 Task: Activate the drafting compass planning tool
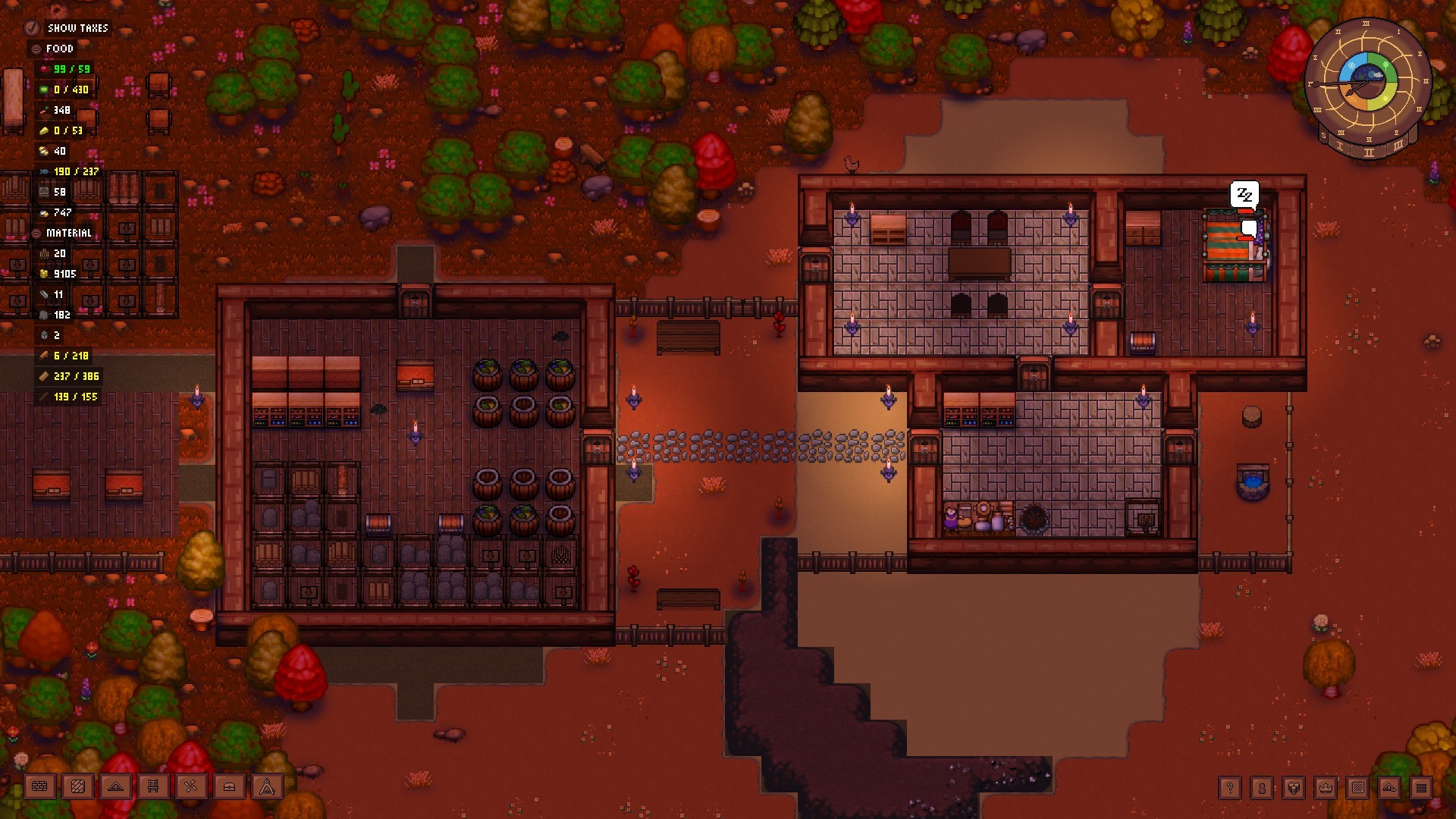point(267,787)
